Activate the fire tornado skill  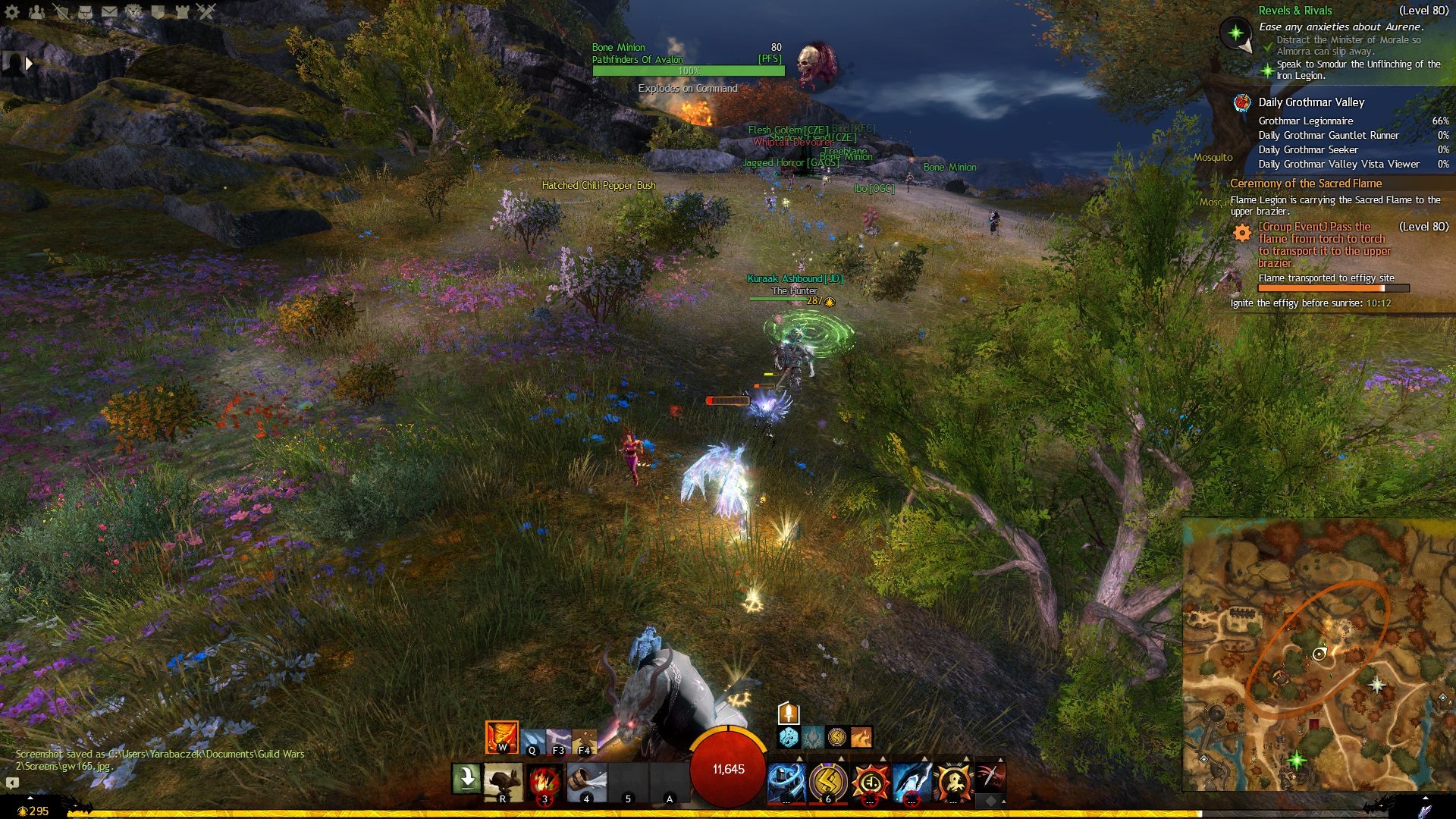[x=544, y=781]
